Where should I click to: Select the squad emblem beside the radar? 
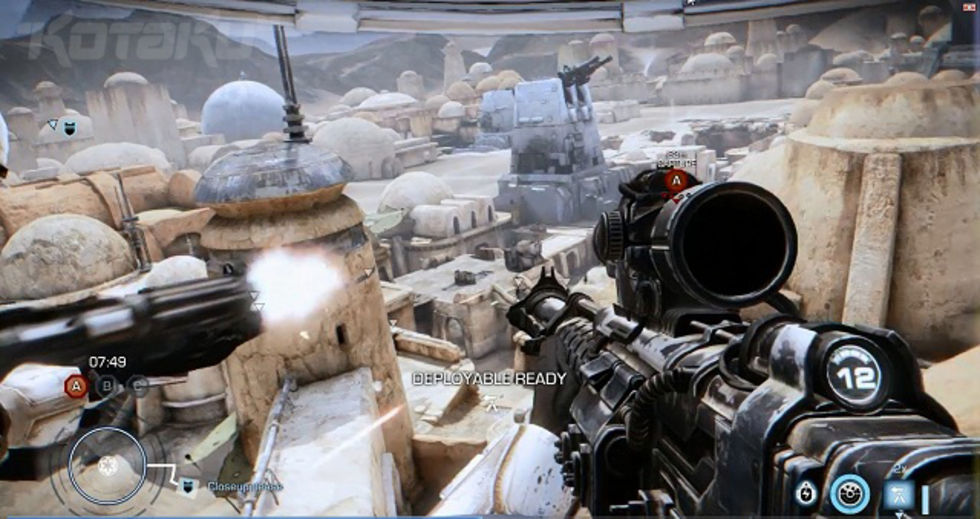pos(187,486)
